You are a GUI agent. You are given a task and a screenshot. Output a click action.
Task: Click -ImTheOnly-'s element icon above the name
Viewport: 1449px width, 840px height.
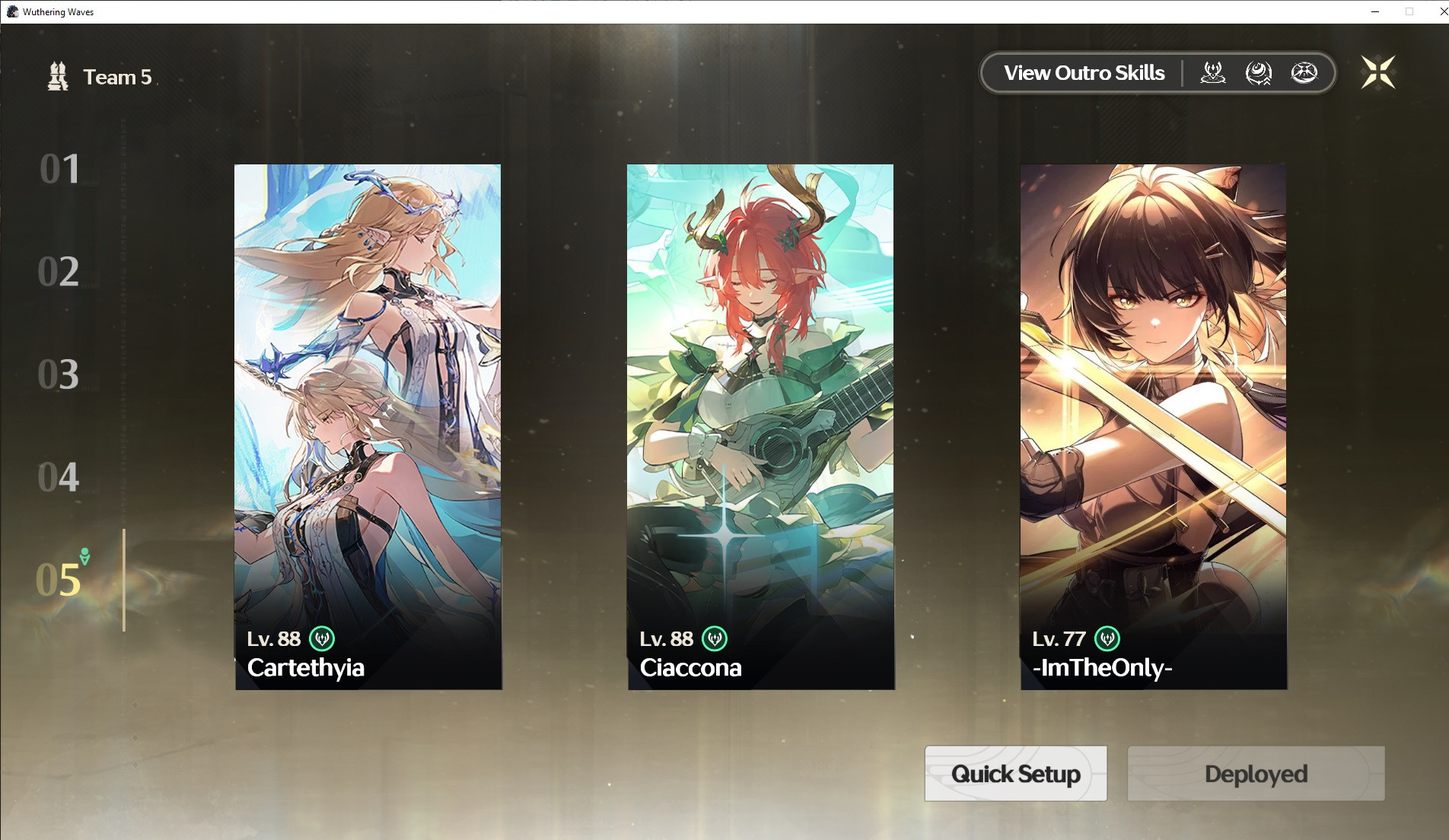pos(1108,639)
